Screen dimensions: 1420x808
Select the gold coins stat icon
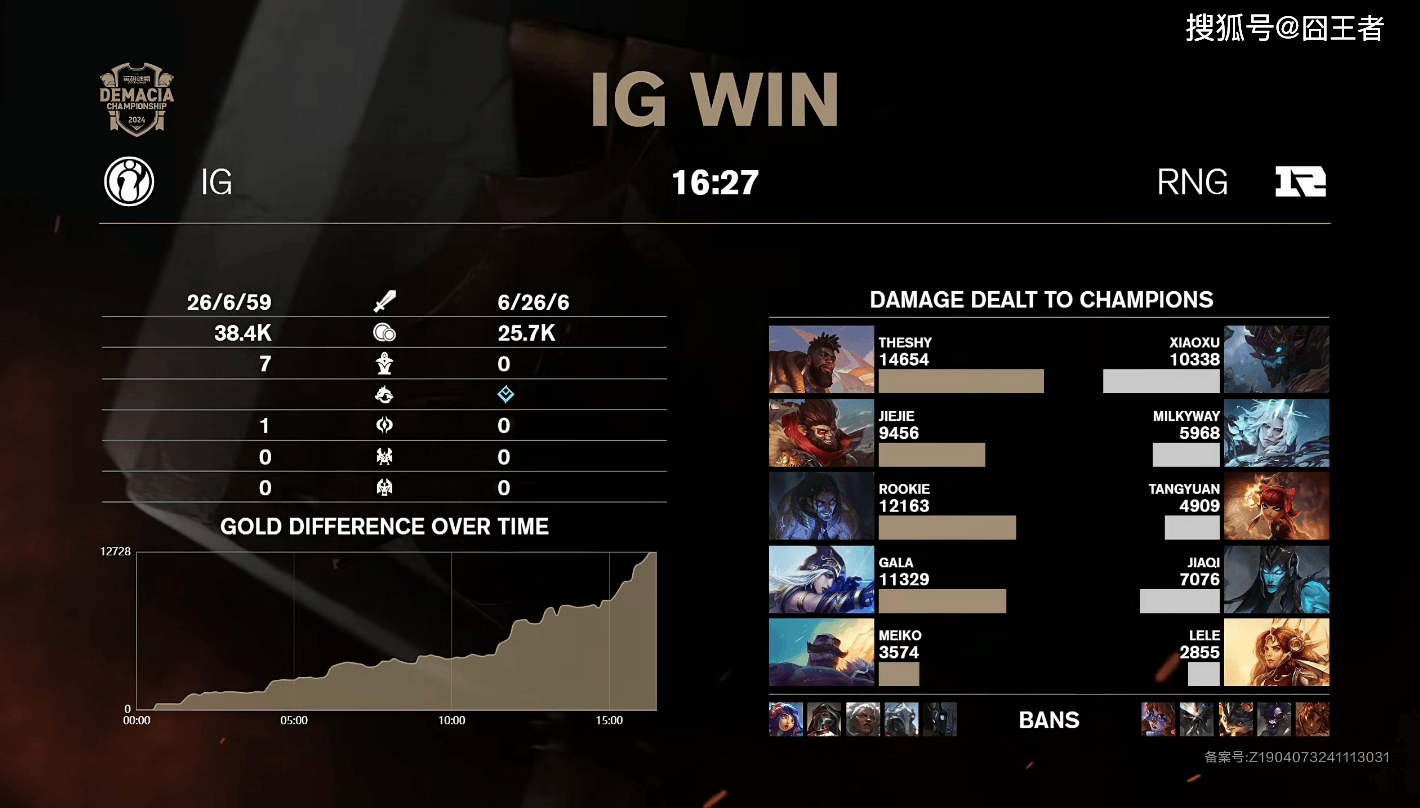pos(384,333)
